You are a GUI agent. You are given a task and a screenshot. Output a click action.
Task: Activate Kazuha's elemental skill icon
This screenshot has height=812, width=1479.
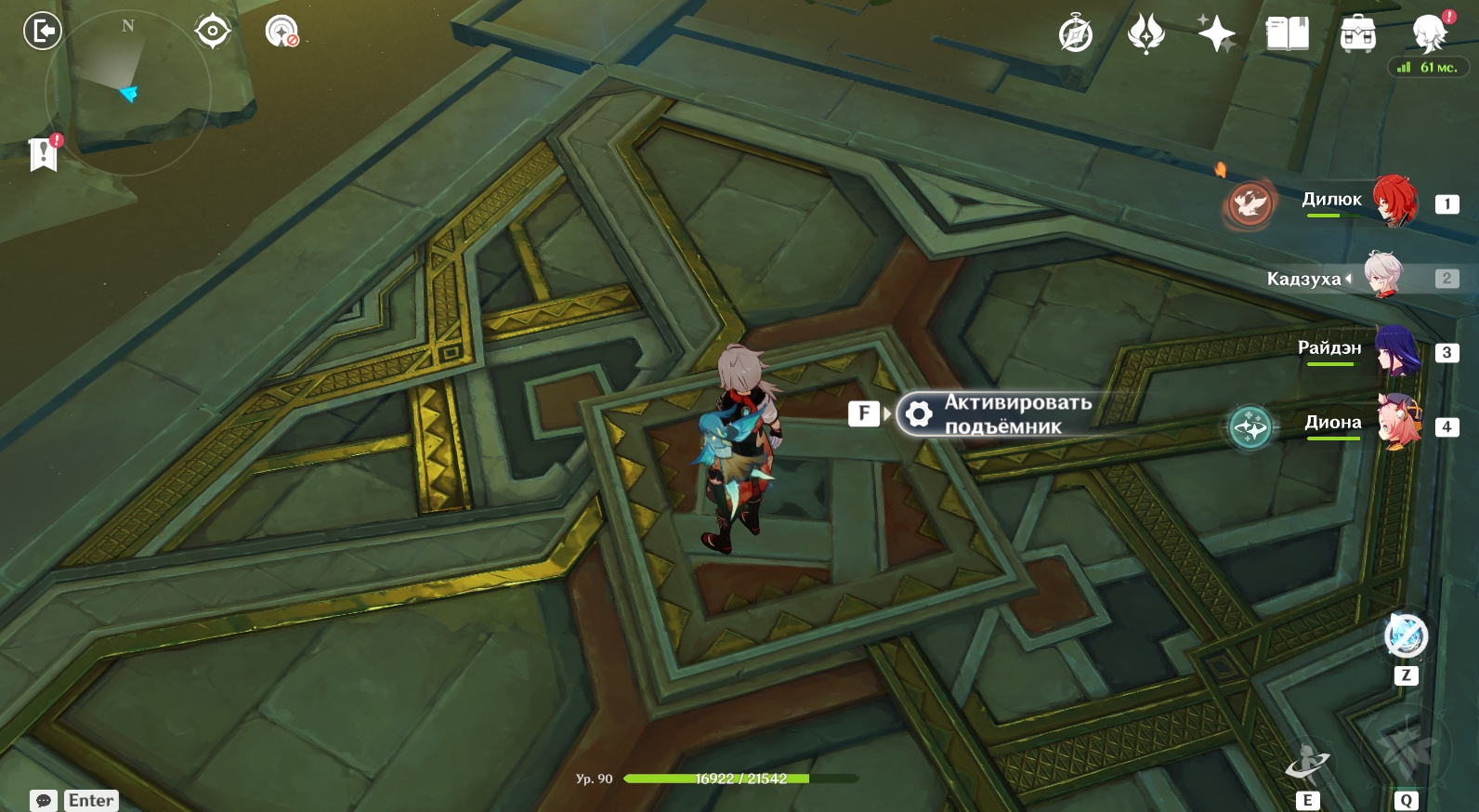(x=1307, y=765)
